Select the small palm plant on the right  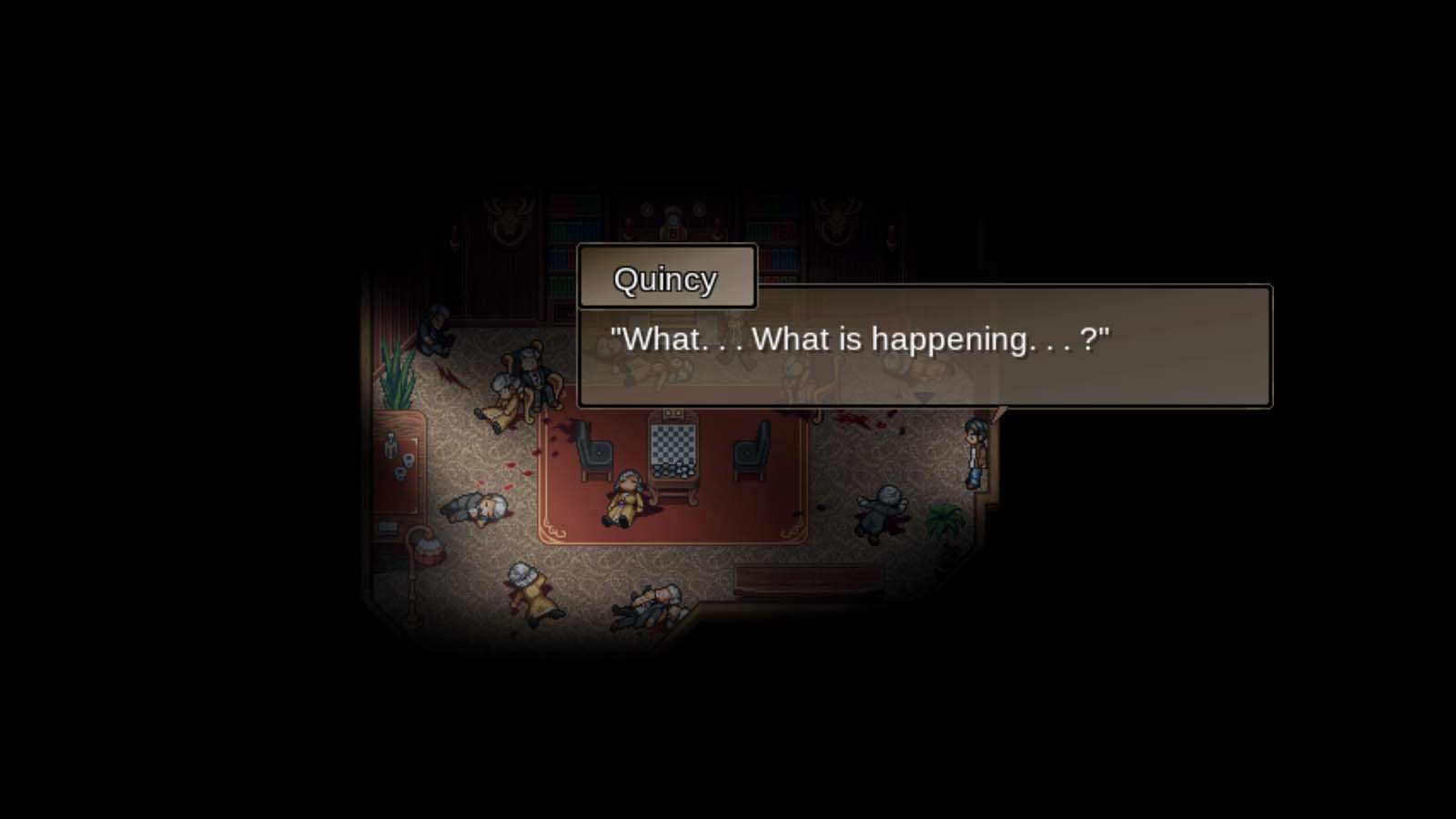coord(945,517)
